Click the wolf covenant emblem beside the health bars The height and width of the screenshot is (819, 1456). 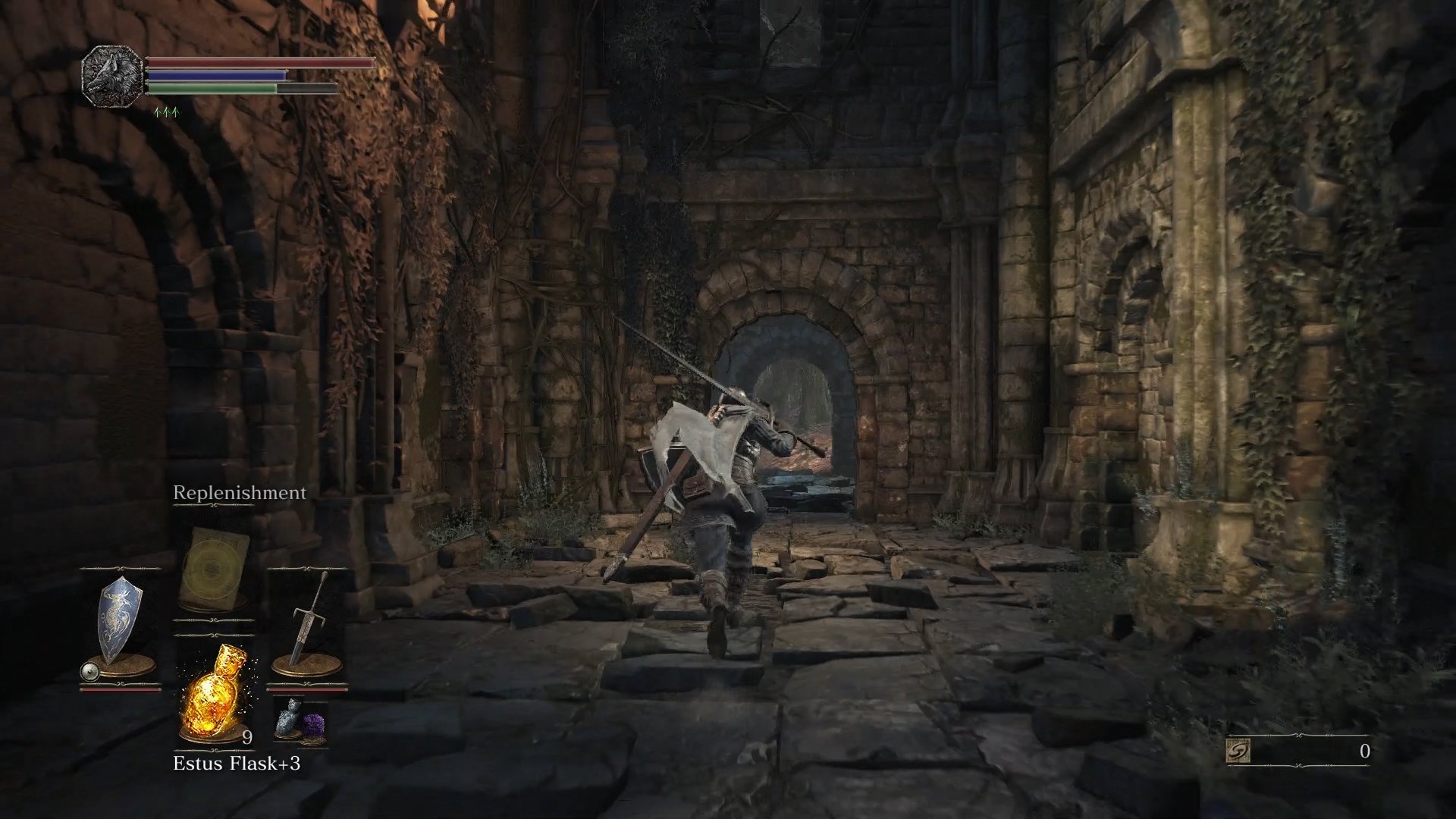click(x=112, y=76)
